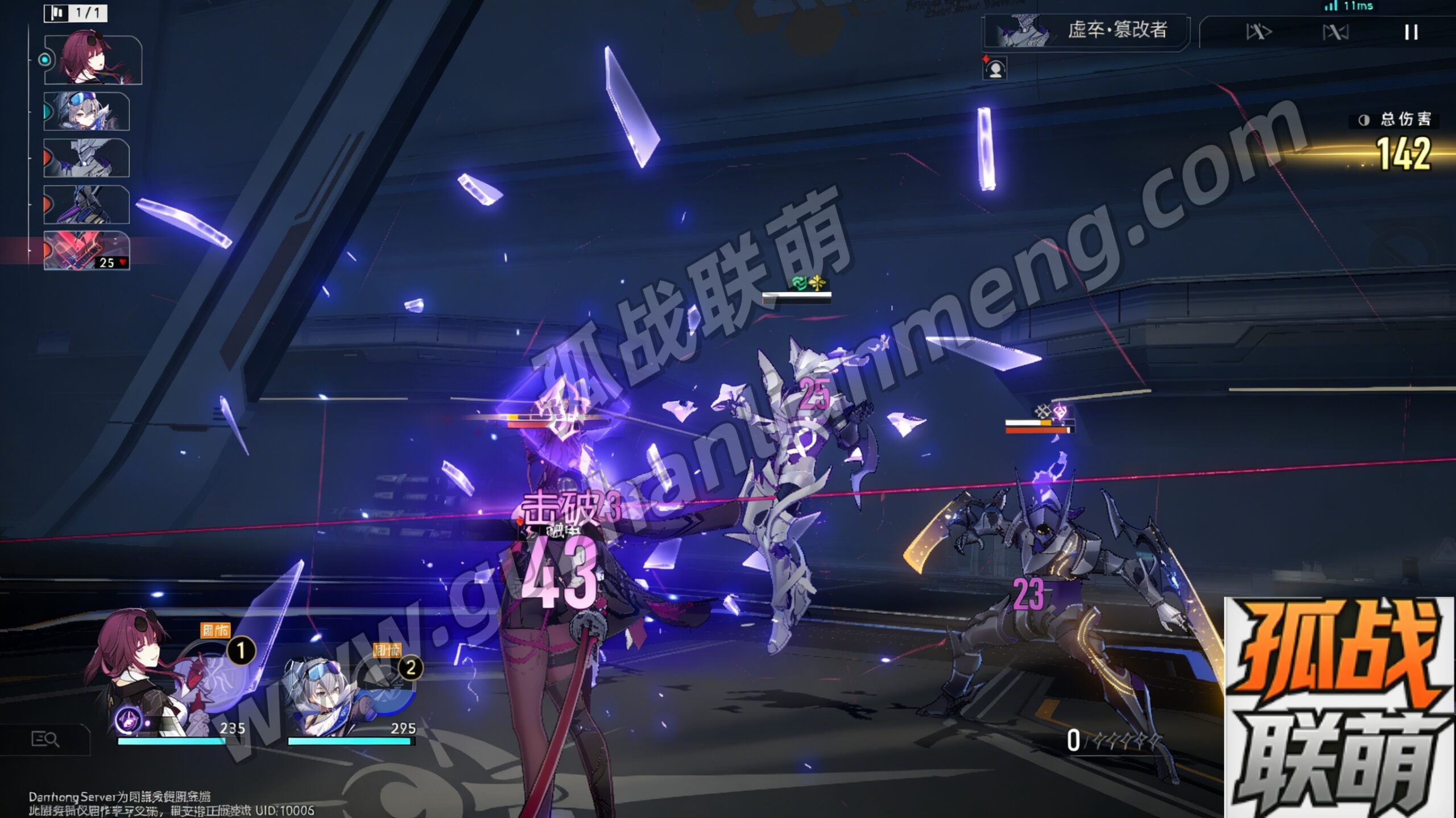Viewport: 1456px width, 818px height.
Task: Open the 虚卒·篡改者 enemy info panel
Action: click(x=1086, y=31)
